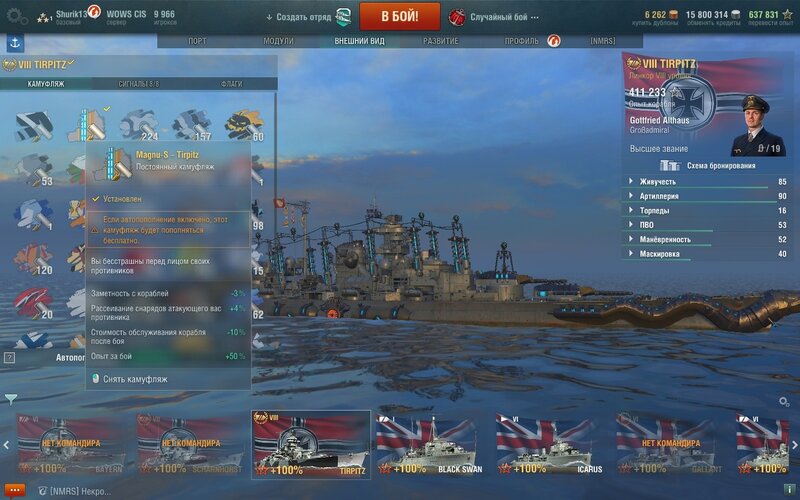The image size is (800, 500).
Task: Launch battle with the В БОЙ! button
Action: coord(399,16)
